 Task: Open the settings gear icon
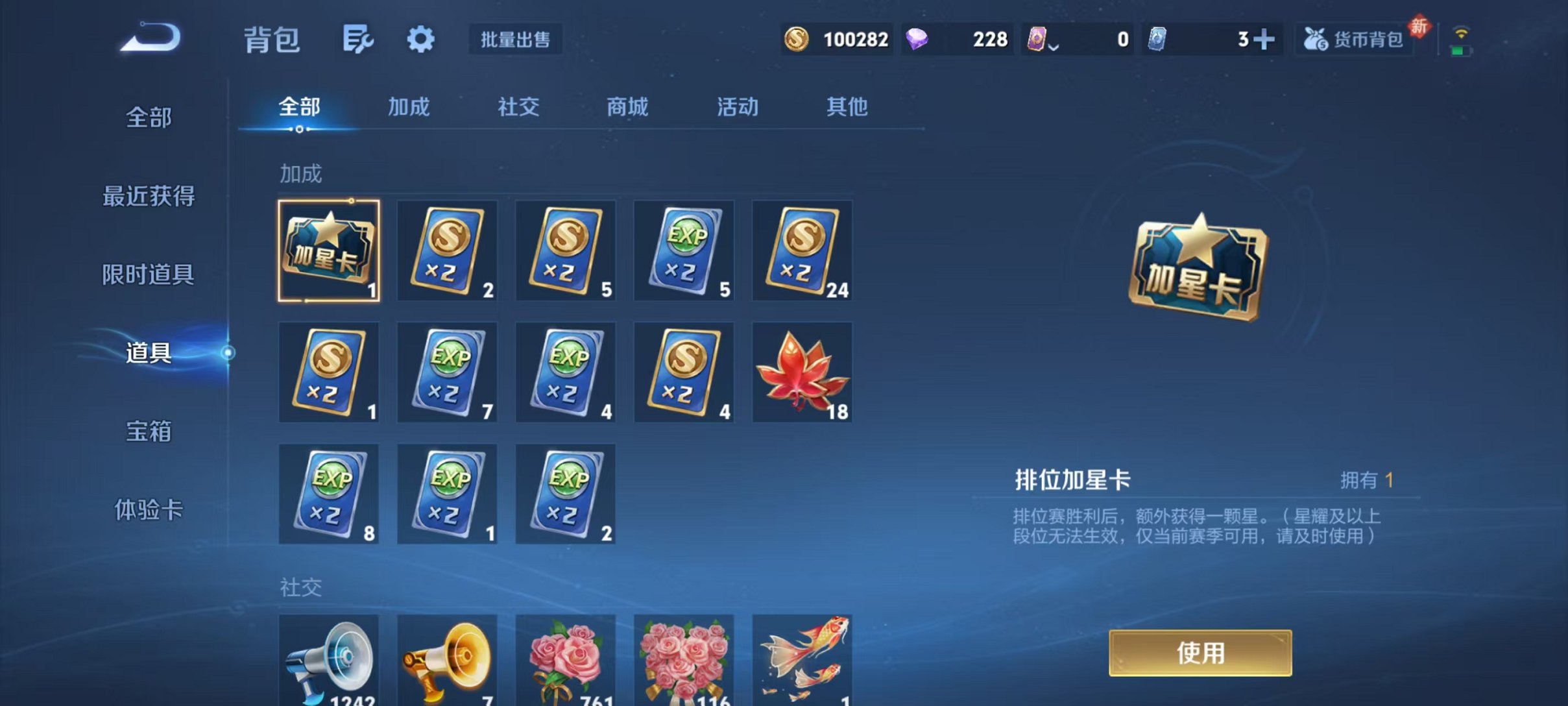click(421, 39)
